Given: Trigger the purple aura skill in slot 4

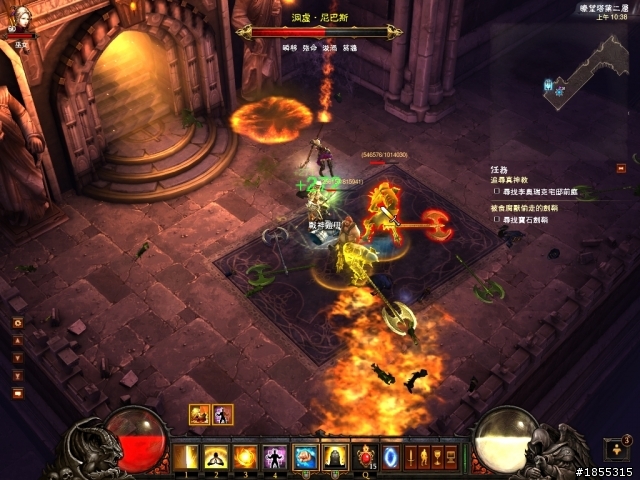Looking at the screenshot, I should pos(273,458).
